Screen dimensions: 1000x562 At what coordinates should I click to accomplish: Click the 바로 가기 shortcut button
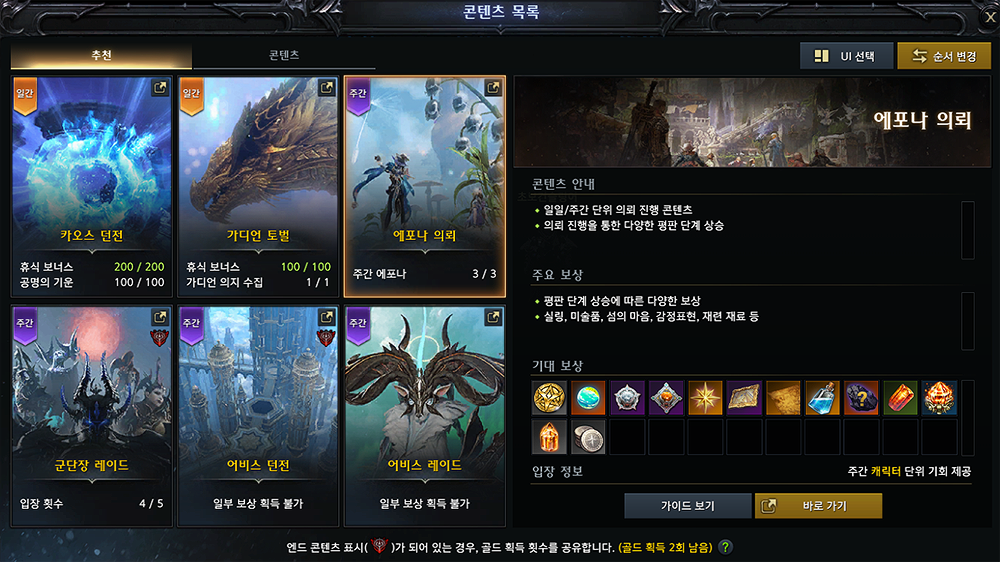point(818,506)
